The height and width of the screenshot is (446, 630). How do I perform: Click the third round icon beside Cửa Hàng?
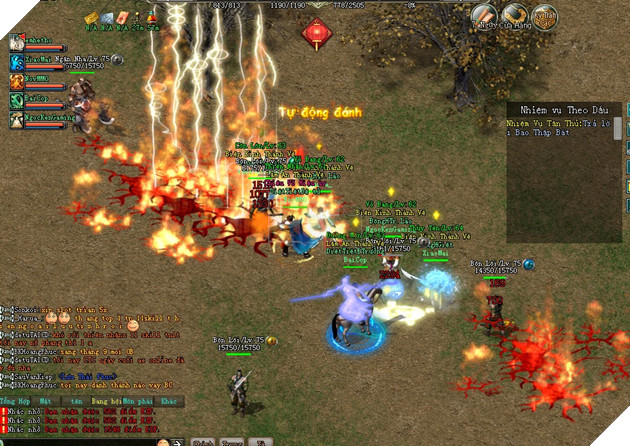pos(544,17)
